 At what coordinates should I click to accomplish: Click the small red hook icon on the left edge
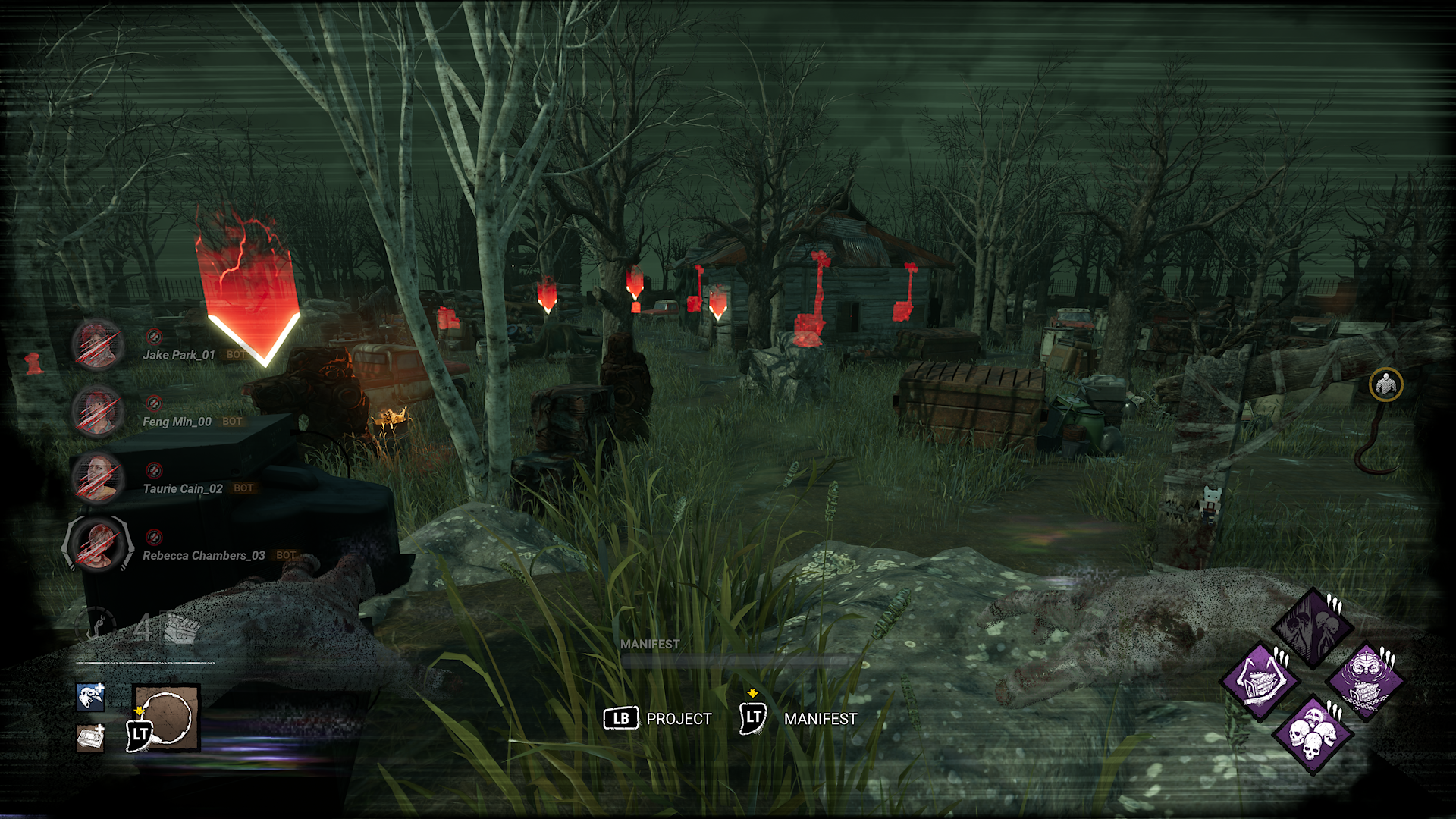point(32,364)
